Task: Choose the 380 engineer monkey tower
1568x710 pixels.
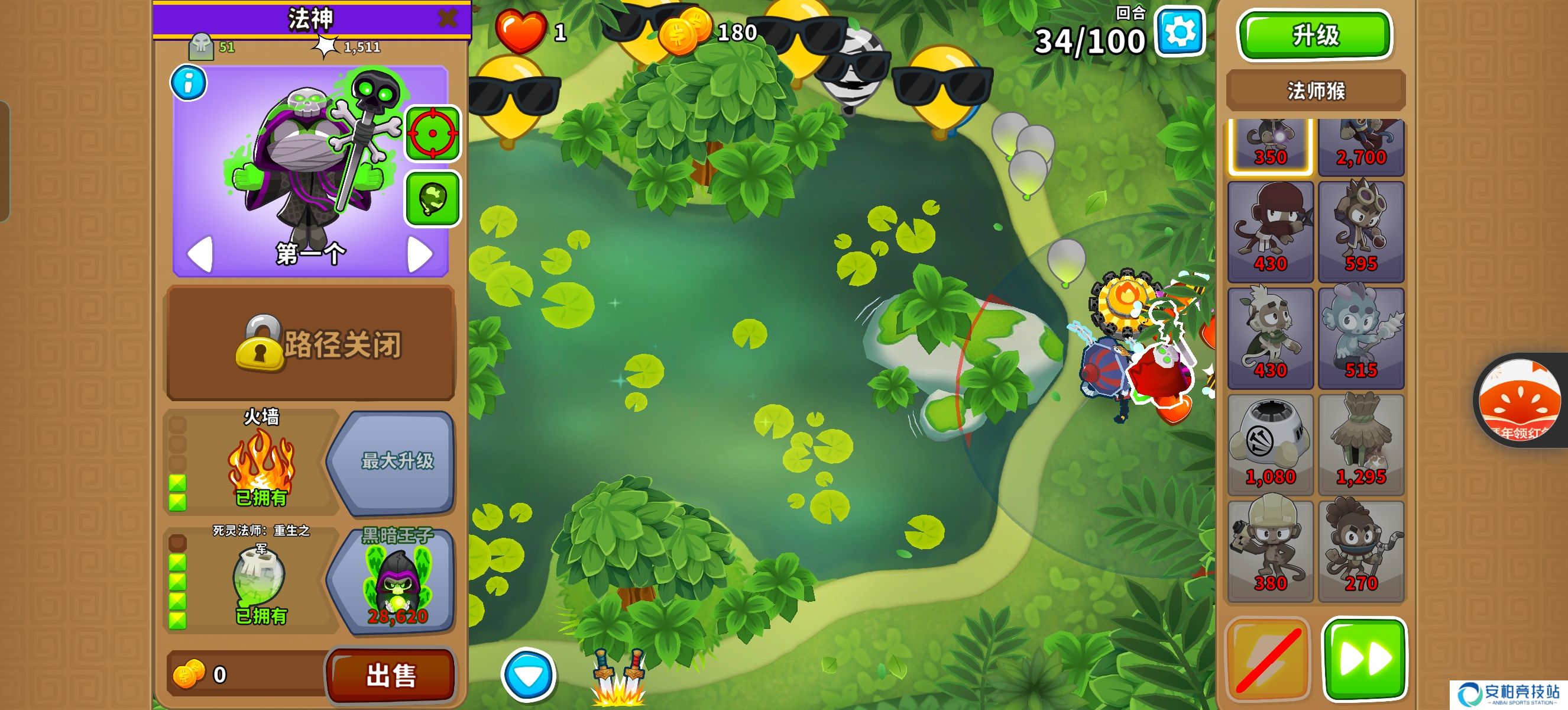Action: tap(1270, 551)
